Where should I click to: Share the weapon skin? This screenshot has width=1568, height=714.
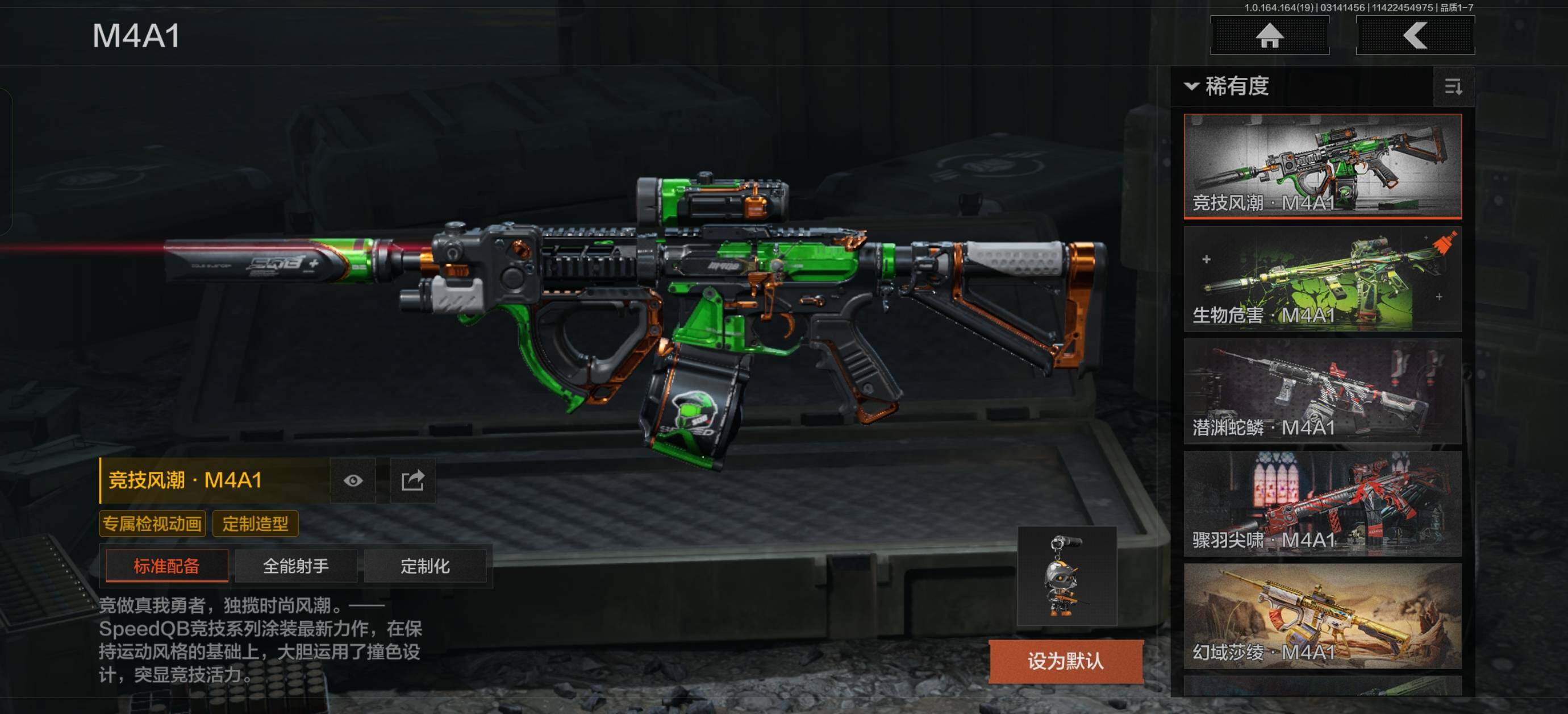(412, 481)
